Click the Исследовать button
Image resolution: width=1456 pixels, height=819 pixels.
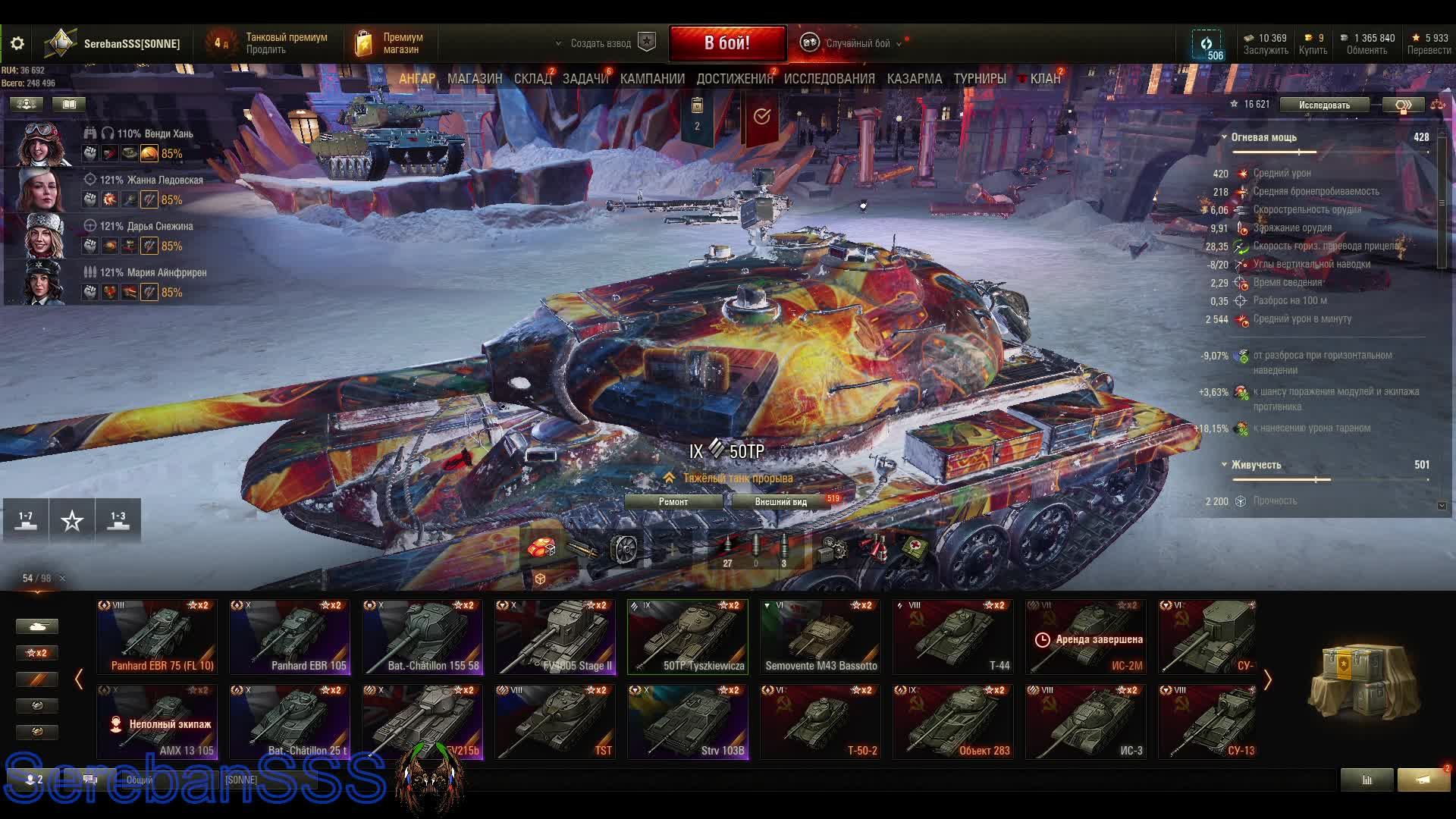pyautogui.click(x=1324, y=105)
